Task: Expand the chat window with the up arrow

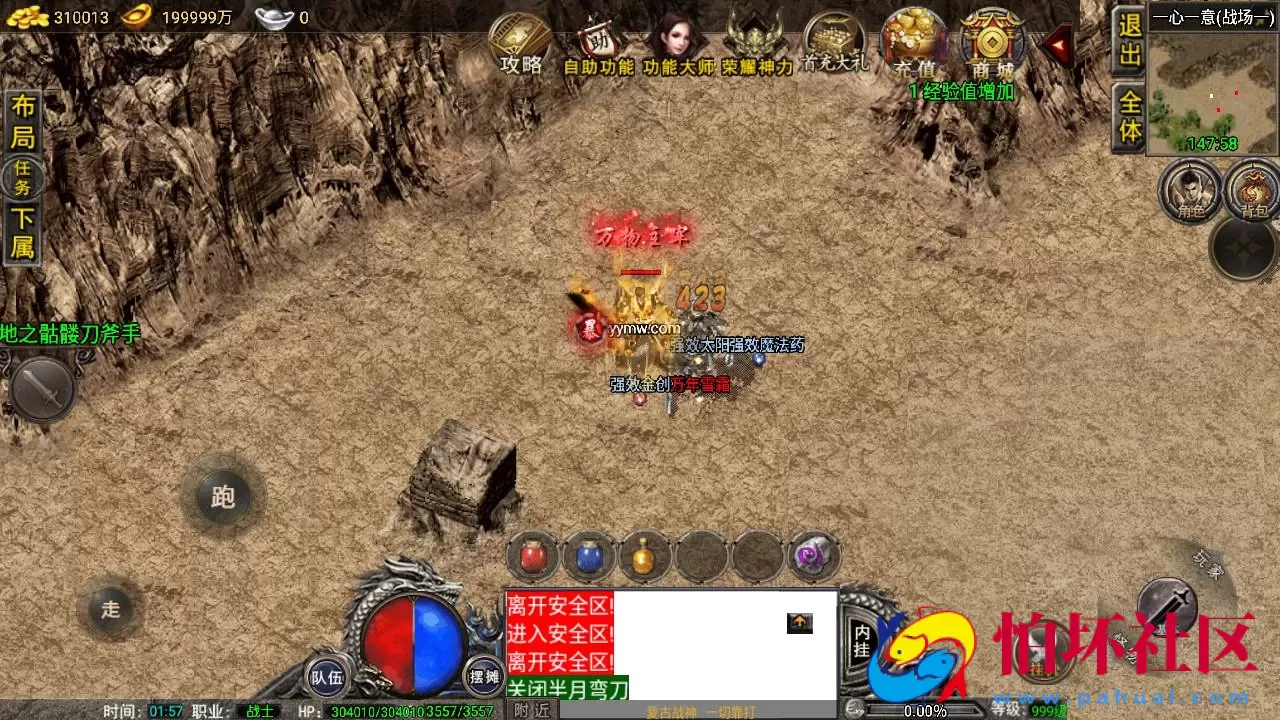Action: click(x=799, y=623)
